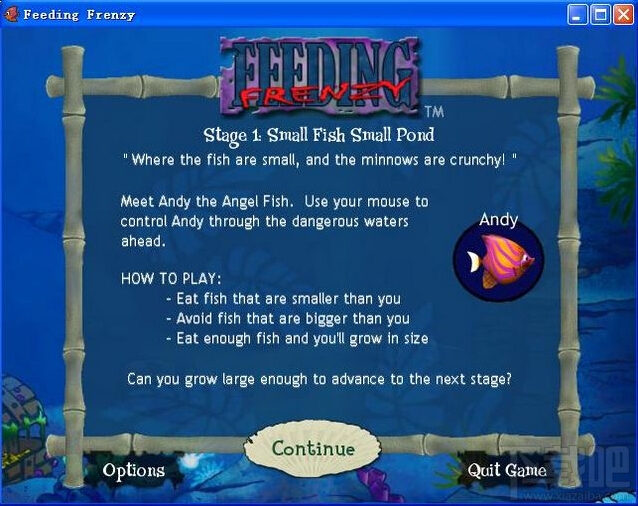Open the Options menu

coord(133,470)
